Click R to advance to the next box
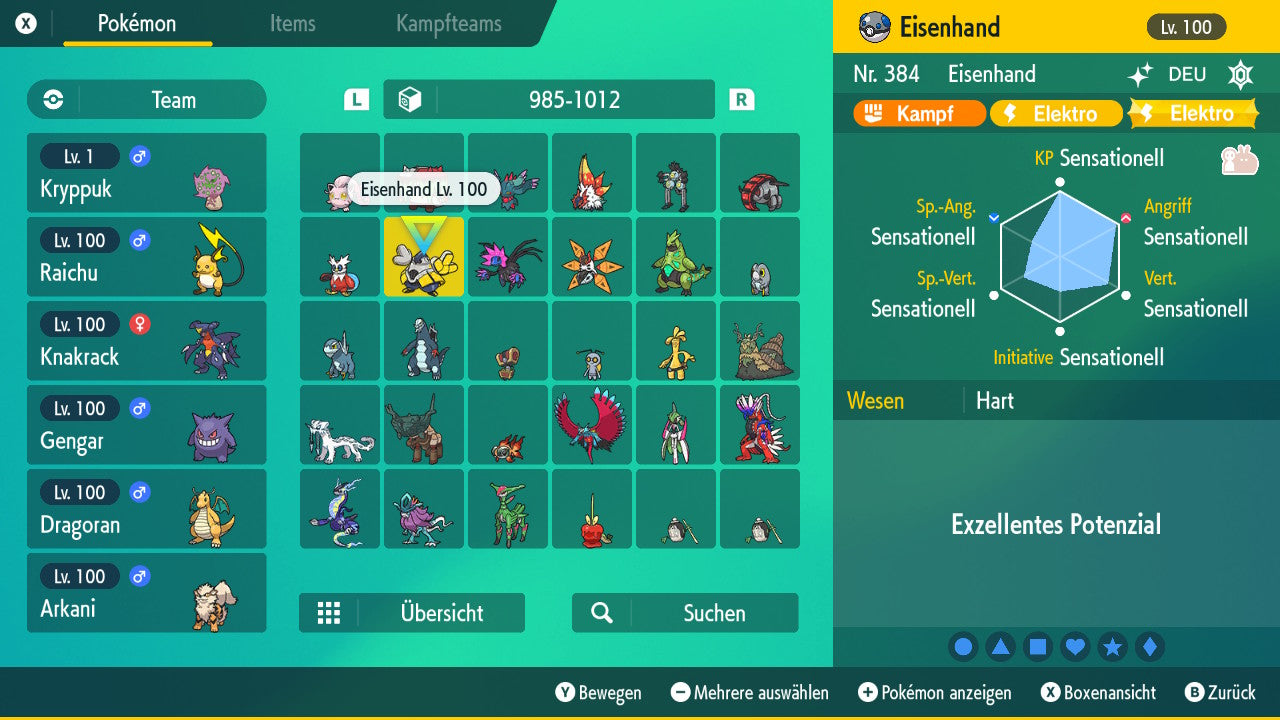The width and height of the screenshot is (1280, 720). (741, 99)
